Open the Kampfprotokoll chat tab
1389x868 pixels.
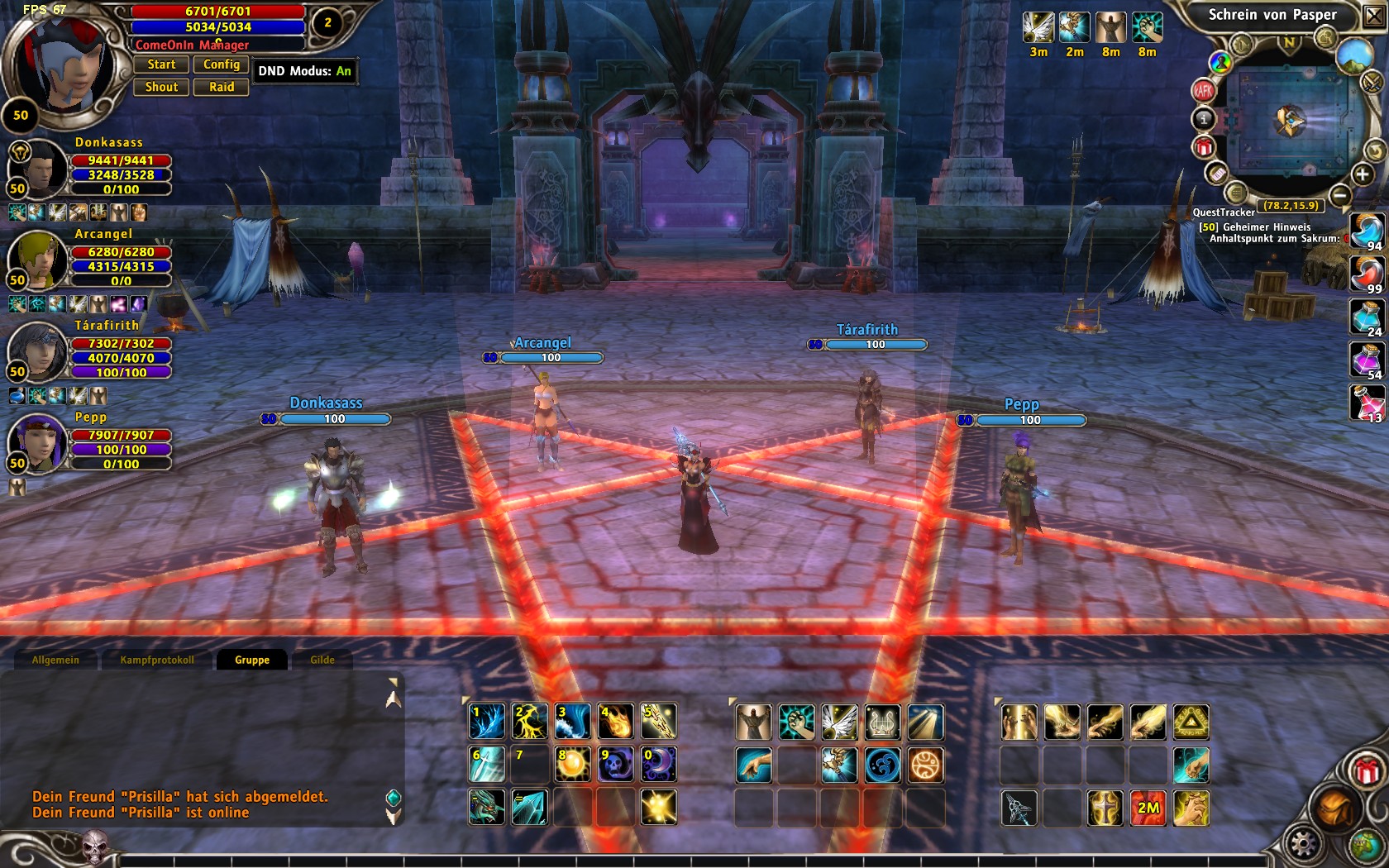pyautogui.click(x=157, y=660)
